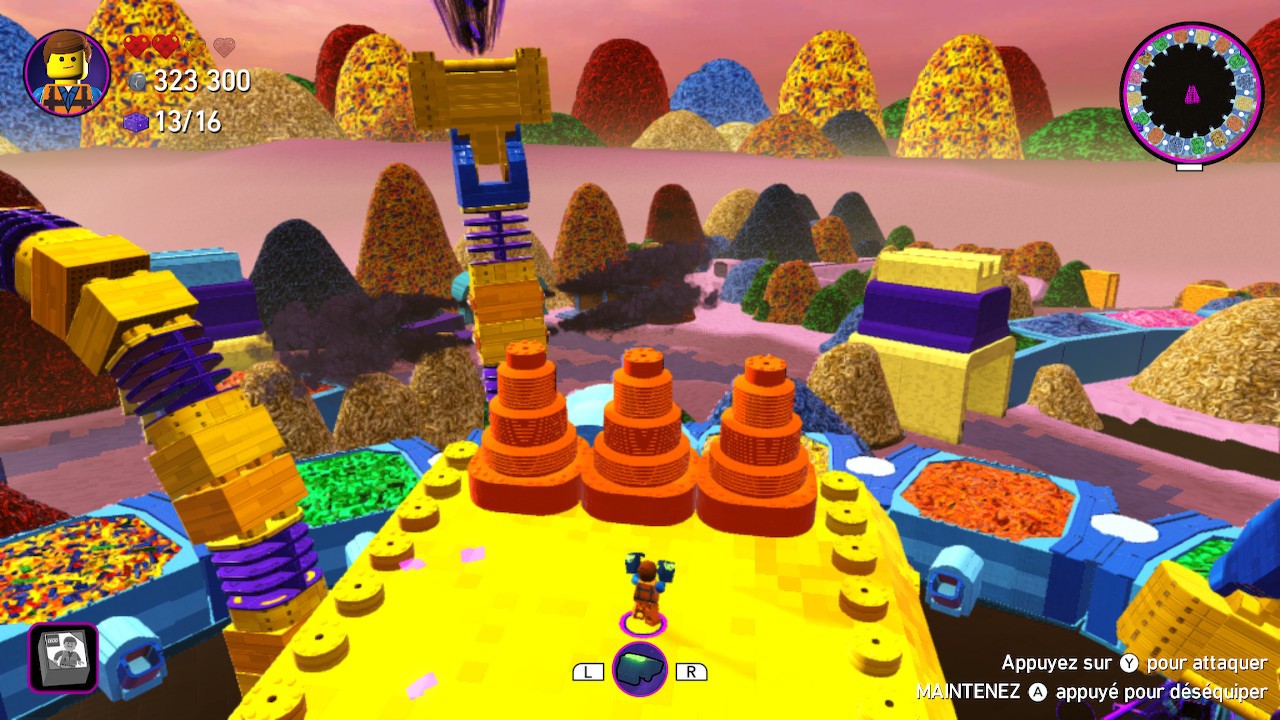The height and width of the screenshot is (720, 1280).
Task: Open the circular minimap
Action: [1189, 94]
